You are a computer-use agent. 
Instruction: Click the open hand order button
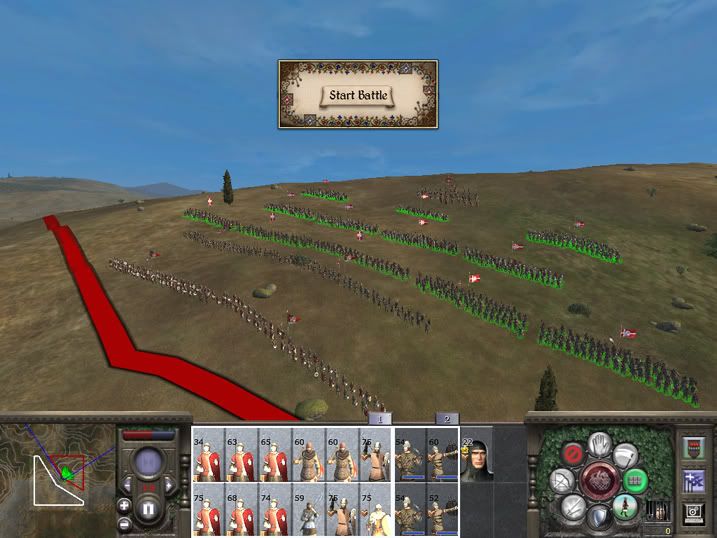(600, 442)
